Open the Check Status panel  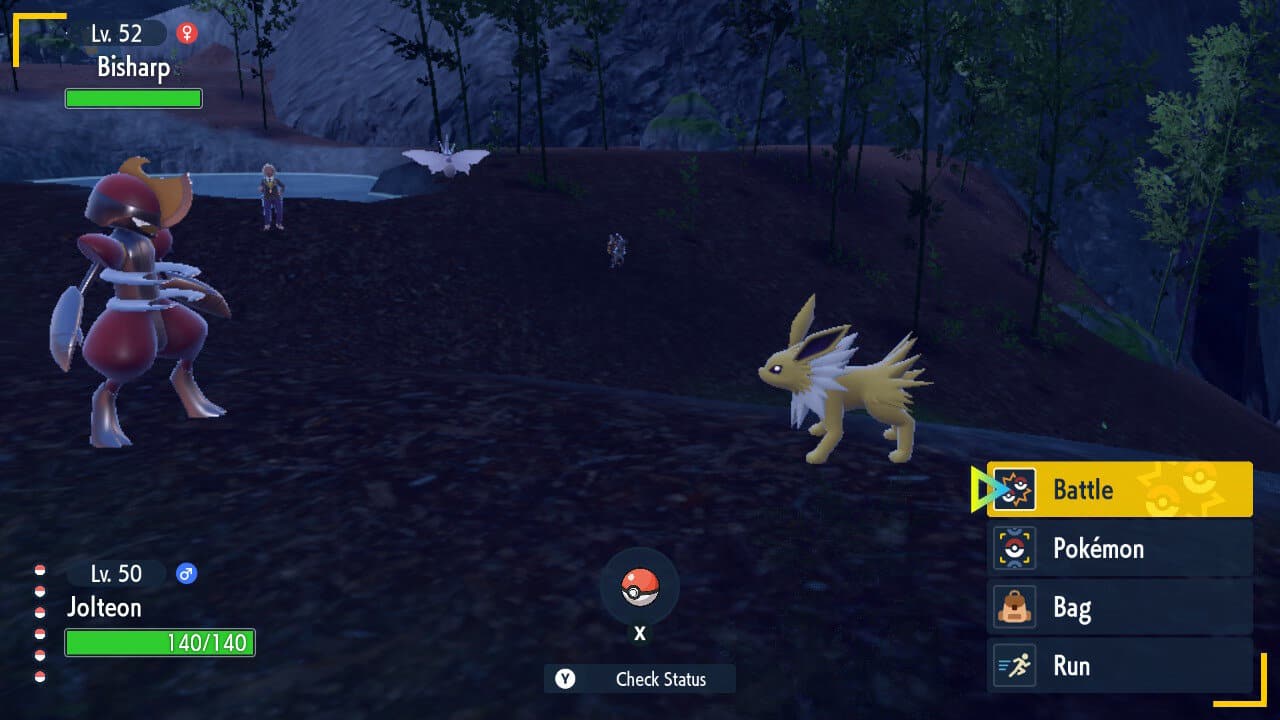[x=640, y=679]
